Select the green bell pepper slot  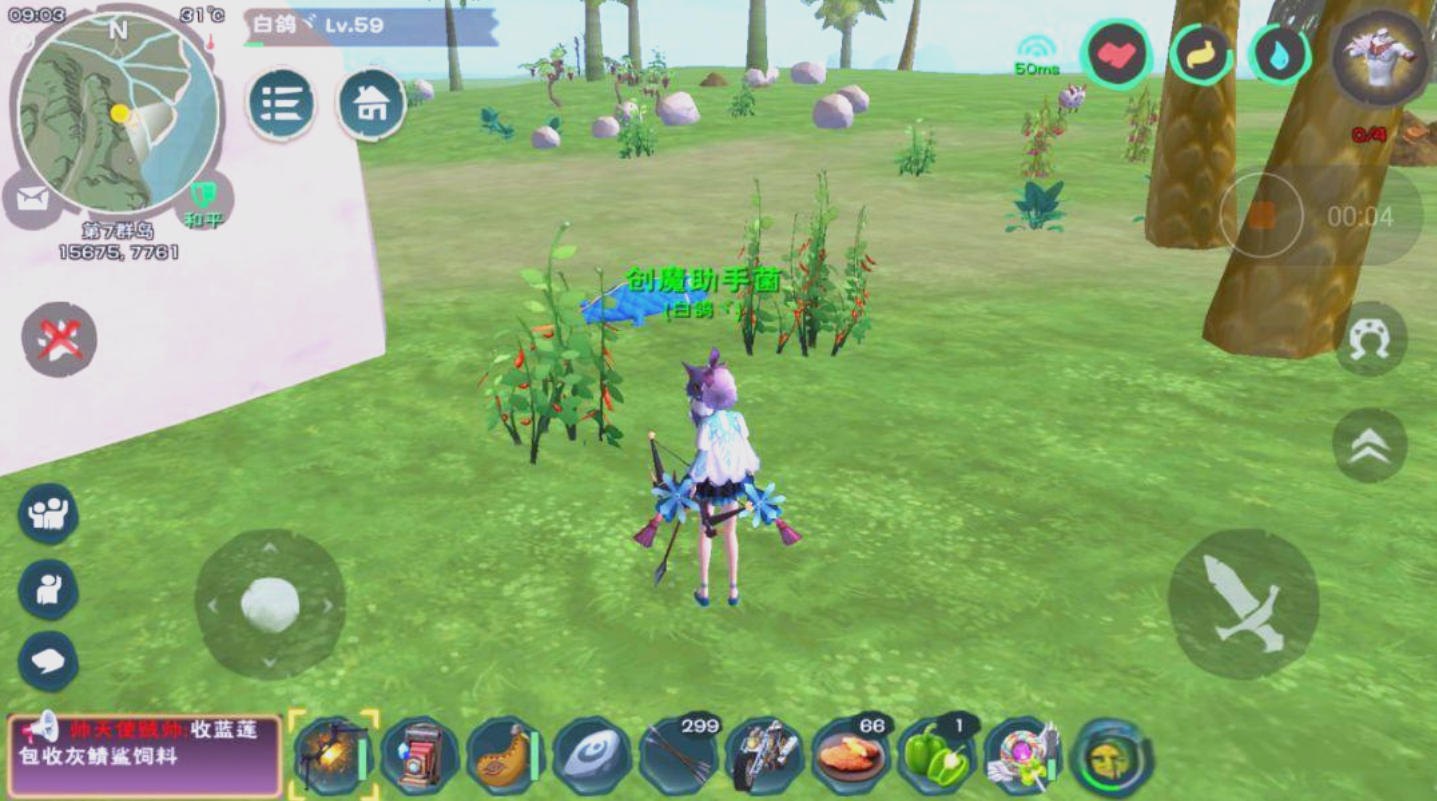pyautogui.click(x=936, y=757)
